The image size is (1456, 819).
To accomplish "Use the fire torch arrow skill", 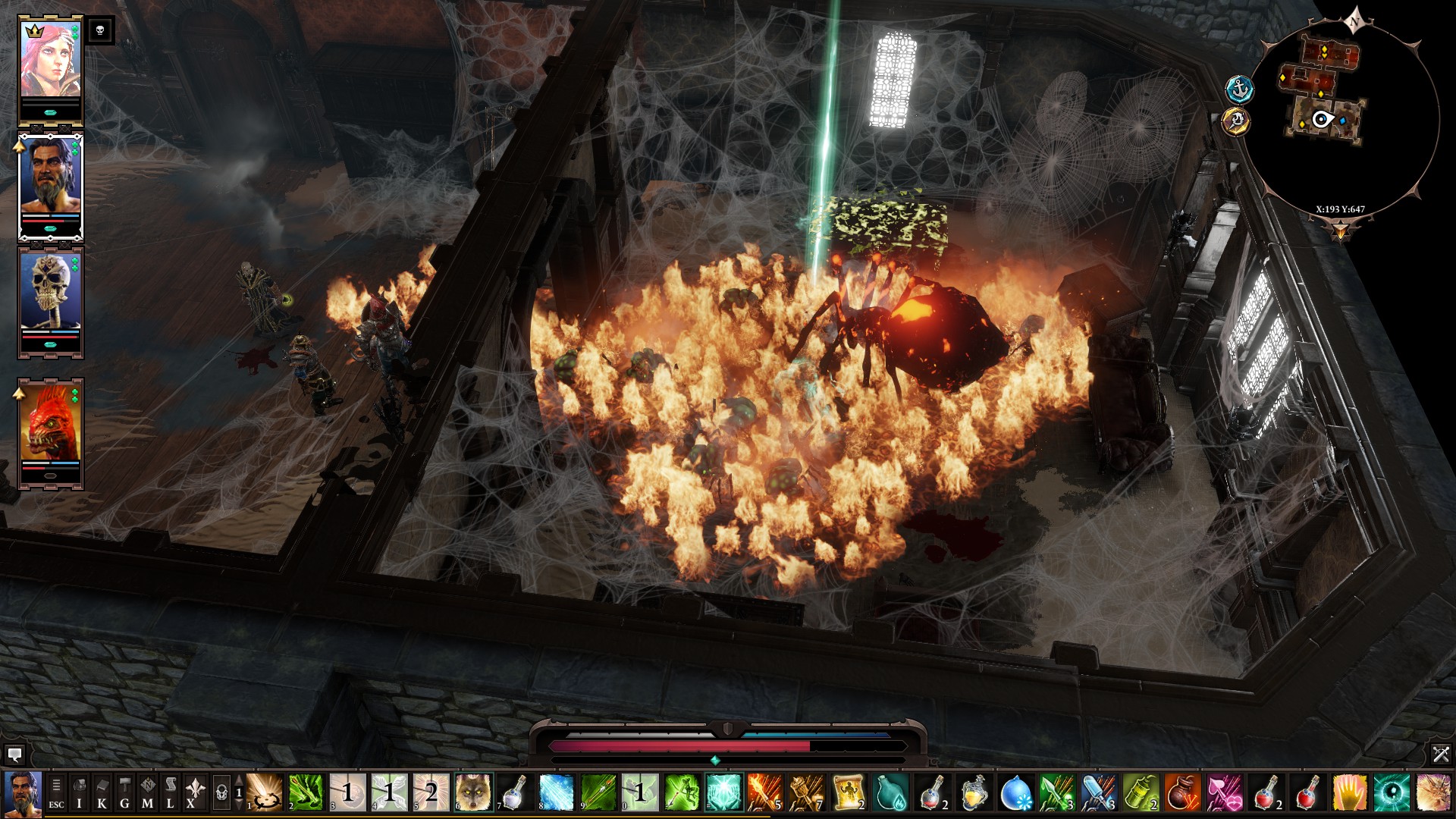I will [764, 793].
